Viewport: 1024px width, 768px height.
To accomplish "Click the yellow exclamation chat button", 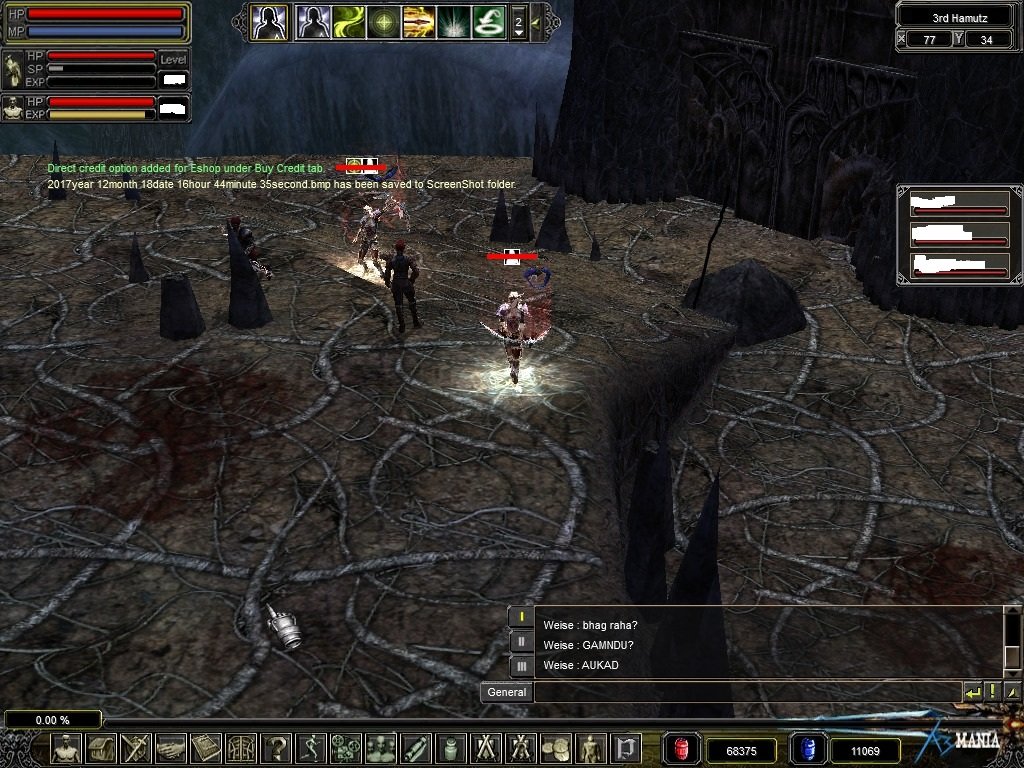I will [x=992, y=692].
